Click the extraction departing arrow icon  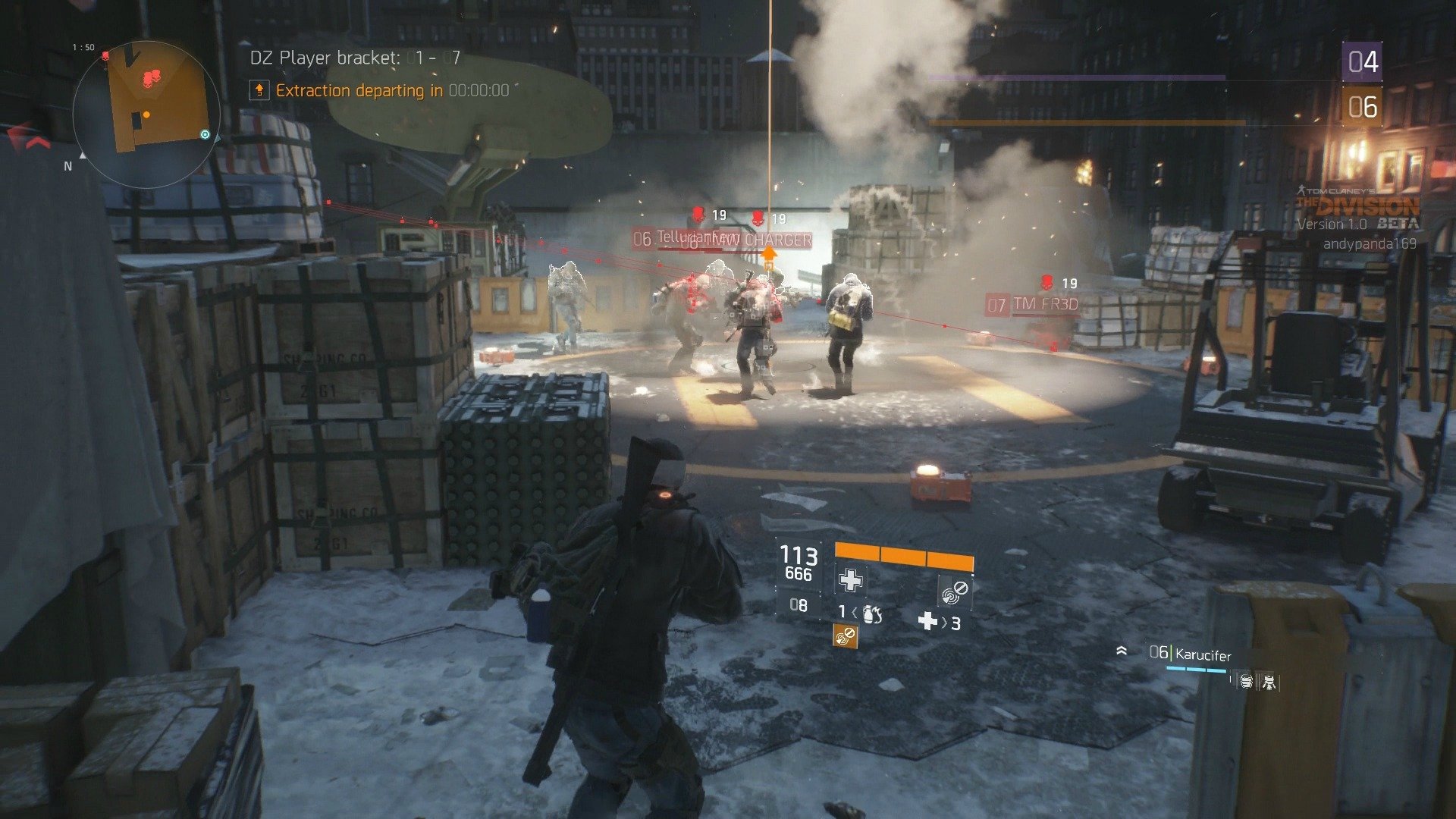pos(259,90)
